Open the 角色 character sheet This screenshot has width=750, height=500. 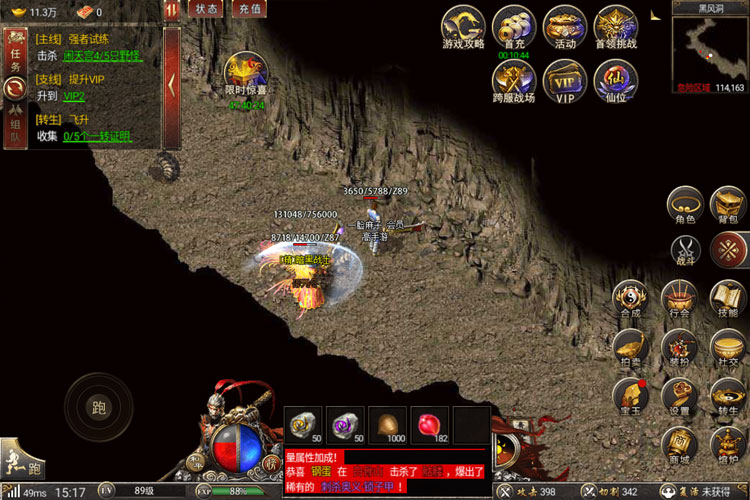(x=685, y=205)
